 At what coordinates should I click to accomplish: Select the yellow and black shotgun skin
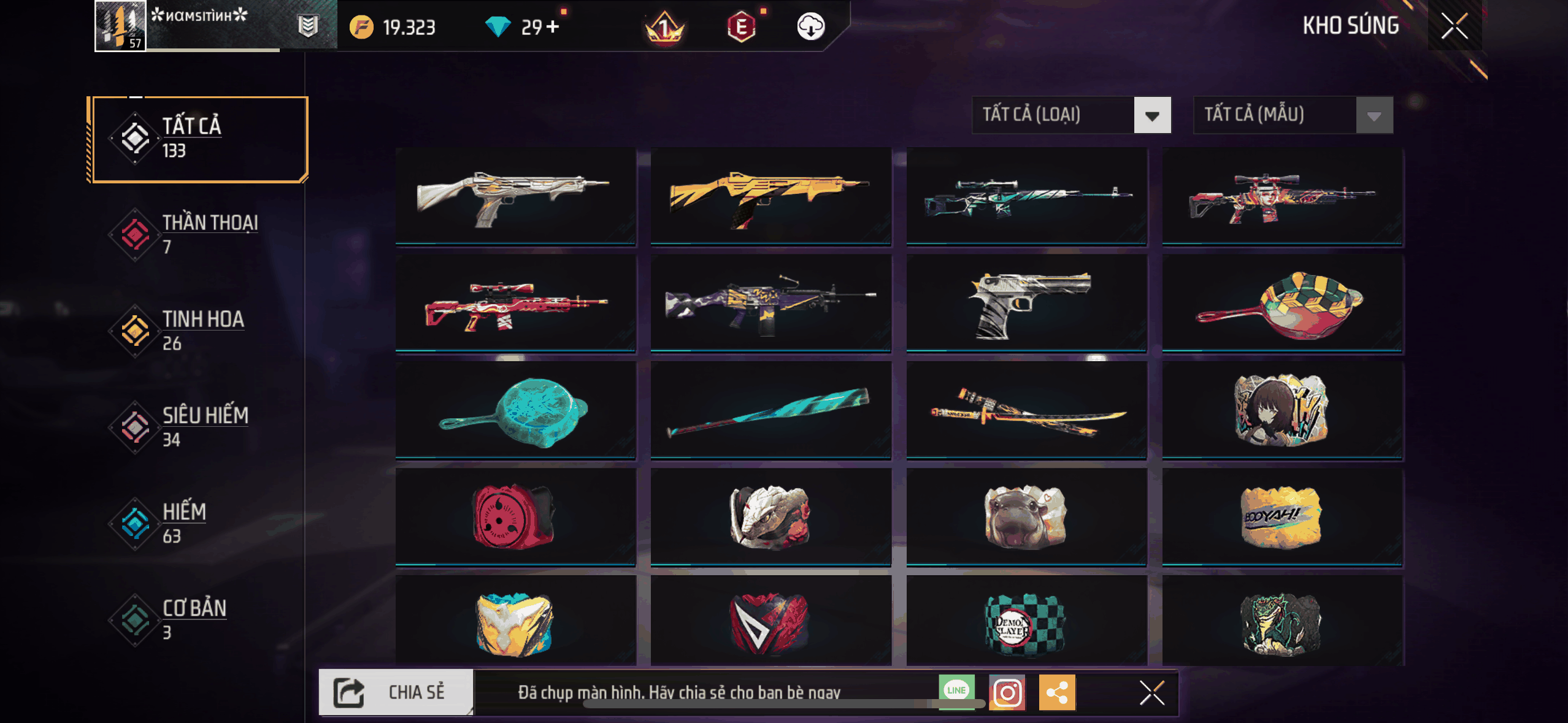coord(771,196)
